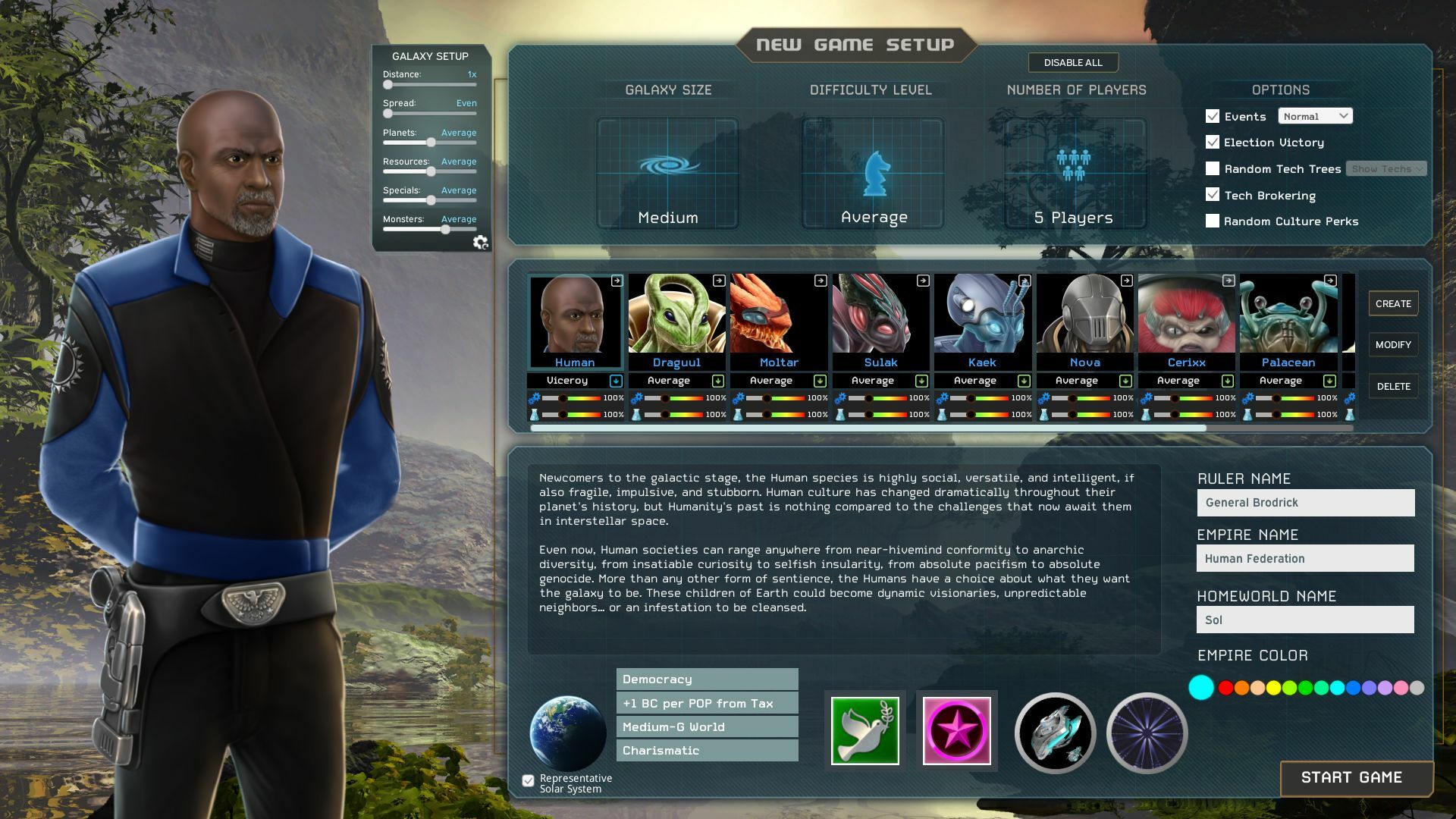Viewport: 1456px width, 819px height.
Task: Choose the Cerixx race portrait
Action: pyautogui.click(x=1186, y=315)
